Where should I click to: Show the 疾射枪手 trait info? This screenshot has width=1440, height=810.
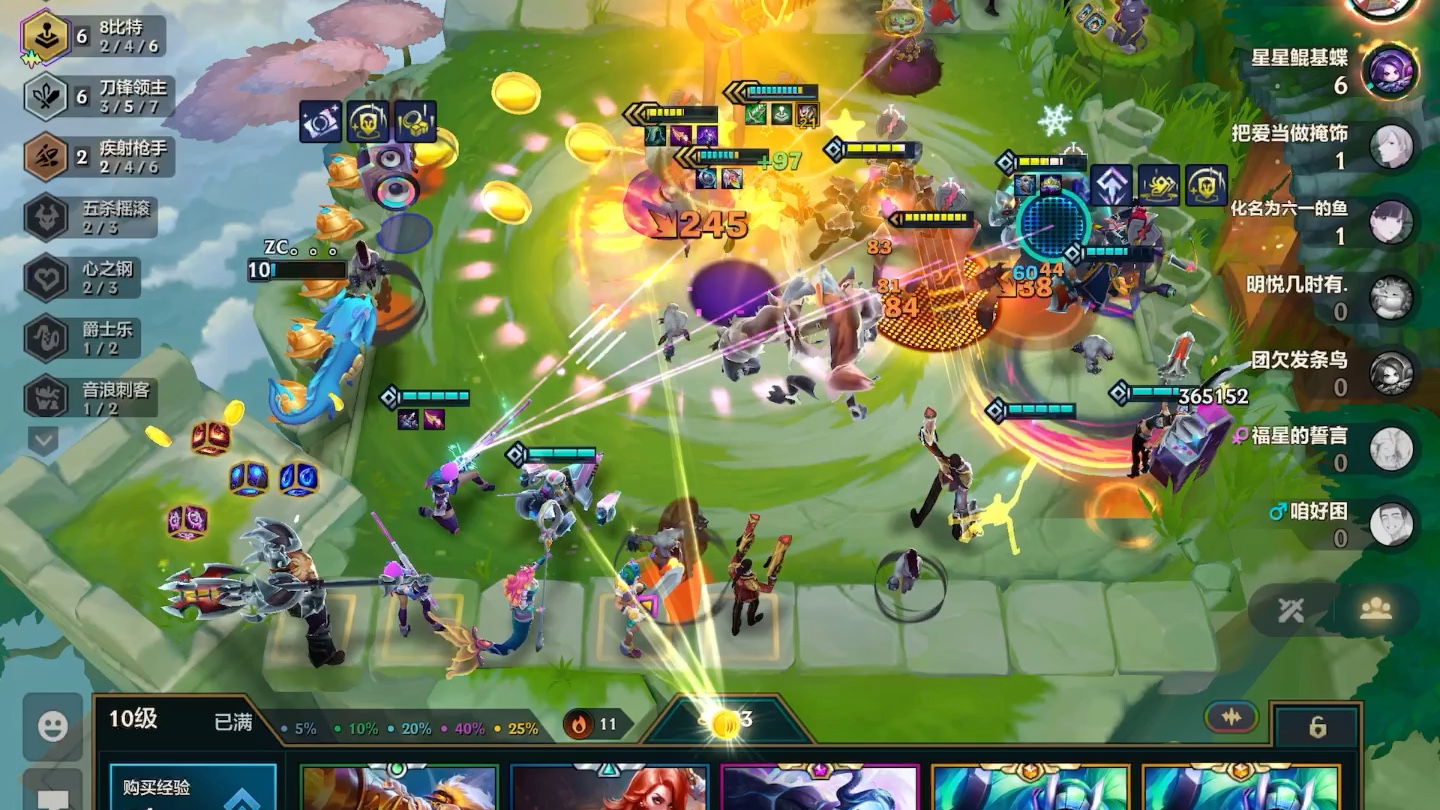(96, 157)
